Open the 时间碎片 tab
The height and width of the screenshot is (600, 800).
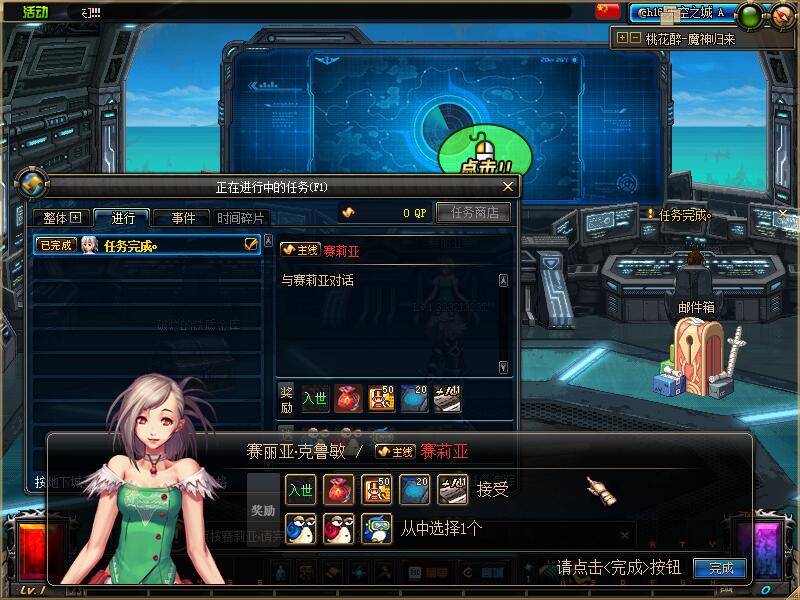(x=241, y=218)
